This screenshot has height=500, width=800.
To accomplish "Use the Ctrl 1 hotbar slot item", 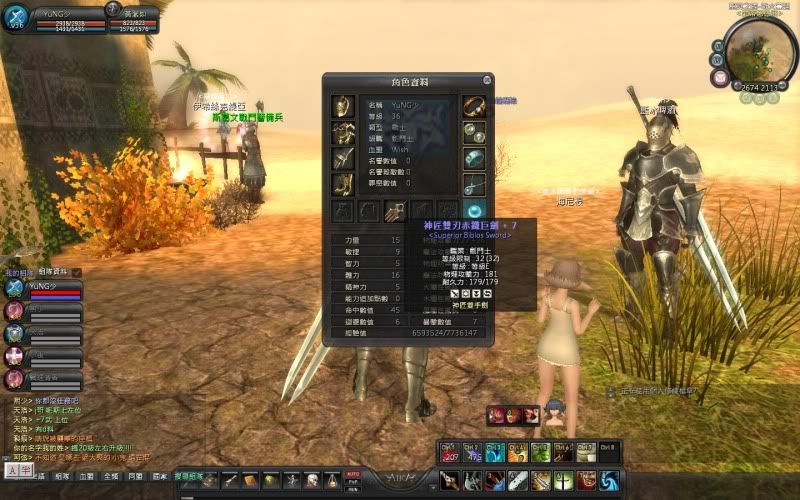I will pyautogui.click(x=449, y=453).
